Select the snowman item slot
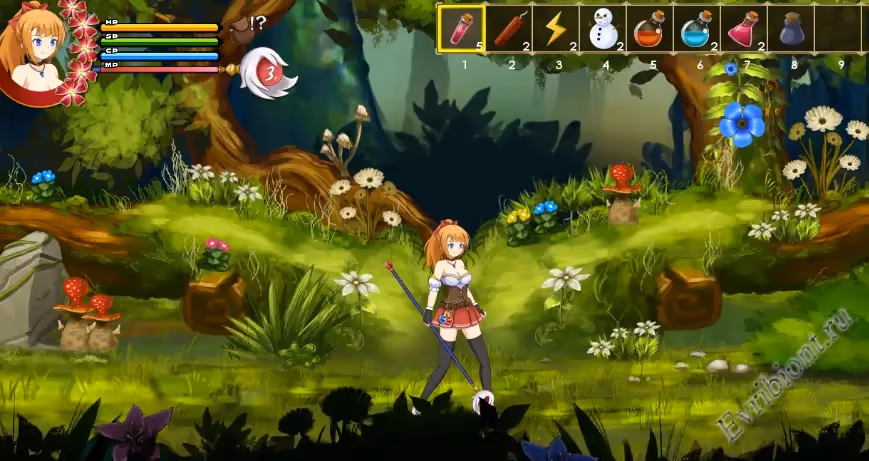This screenshot has height=461, width=869. (602, 28)
